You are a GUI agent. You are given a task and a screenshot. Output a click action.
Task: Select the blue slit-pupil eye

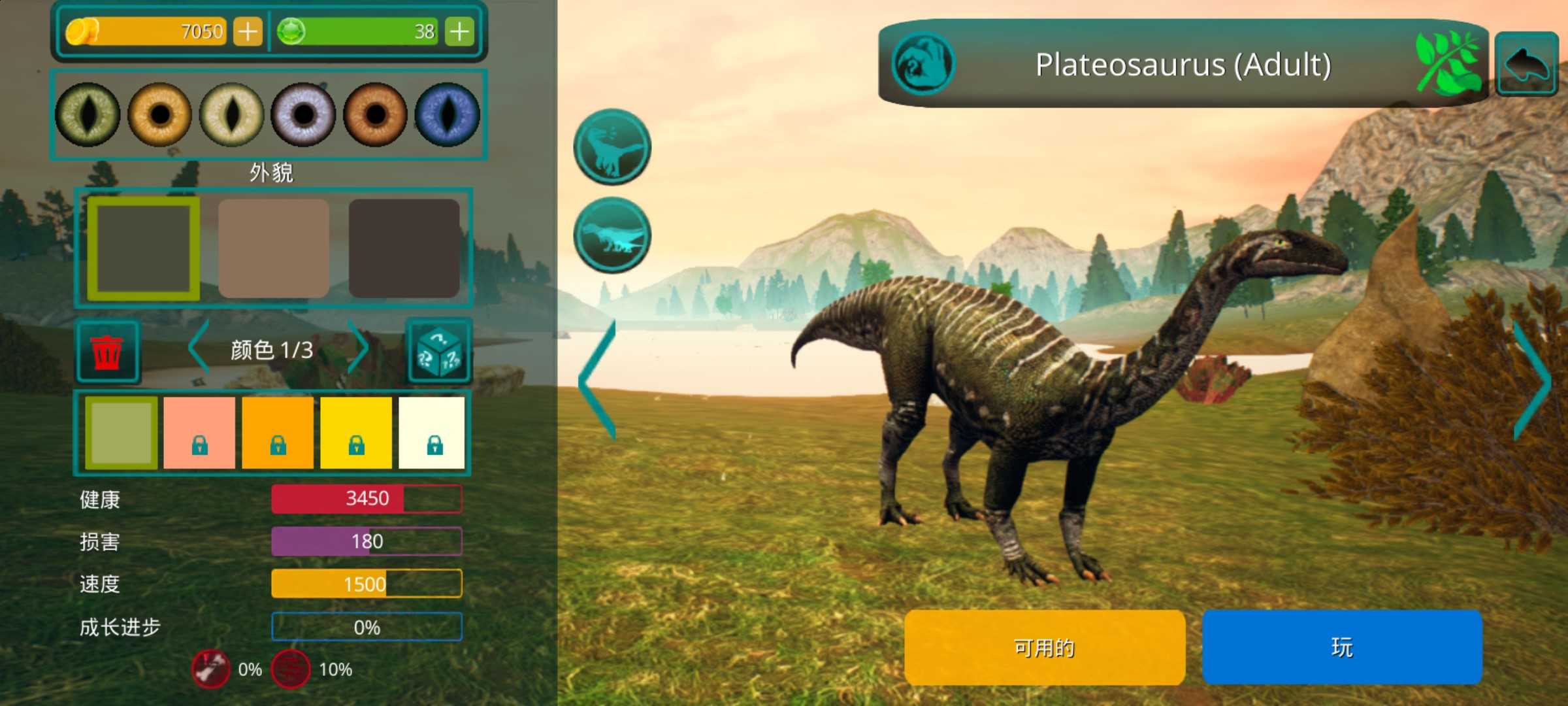pos(448,114)
